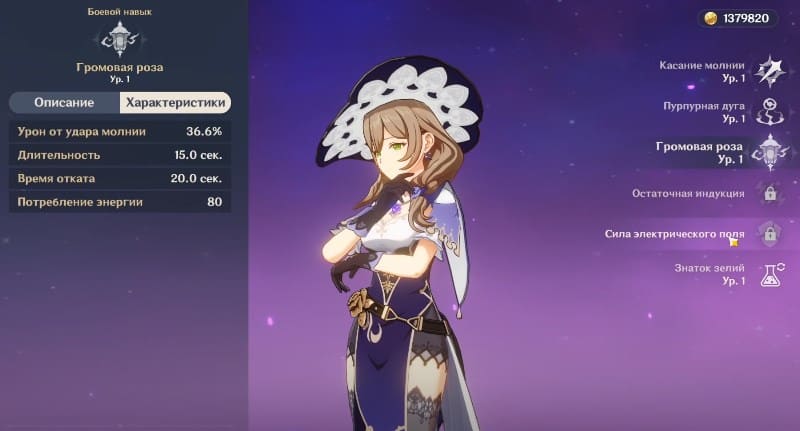Image resolution: width=800 pixels, height=431 pixels.
Task: Open locked Сила электрического поля talent
Action: coord(769,234)
